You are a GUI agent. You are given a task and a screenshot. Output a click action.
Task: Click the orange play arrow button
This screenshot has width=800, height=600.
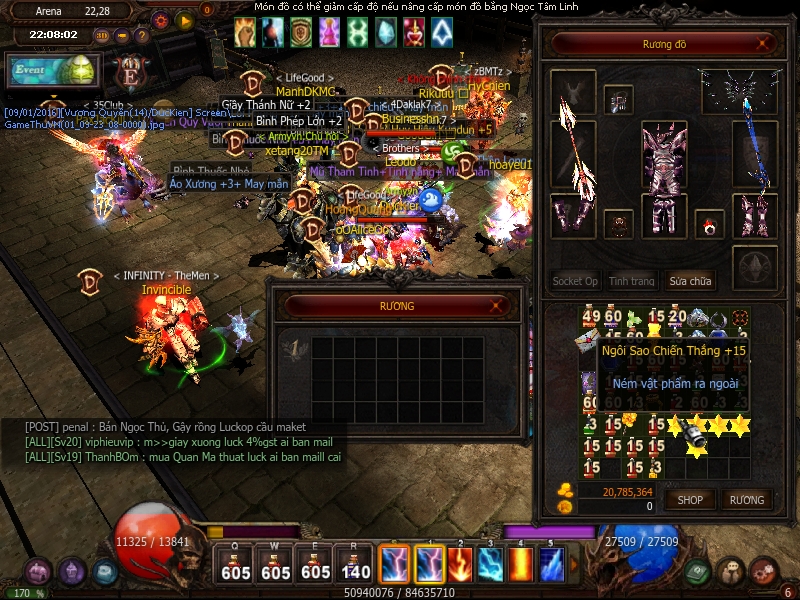(x=184, y=19)
